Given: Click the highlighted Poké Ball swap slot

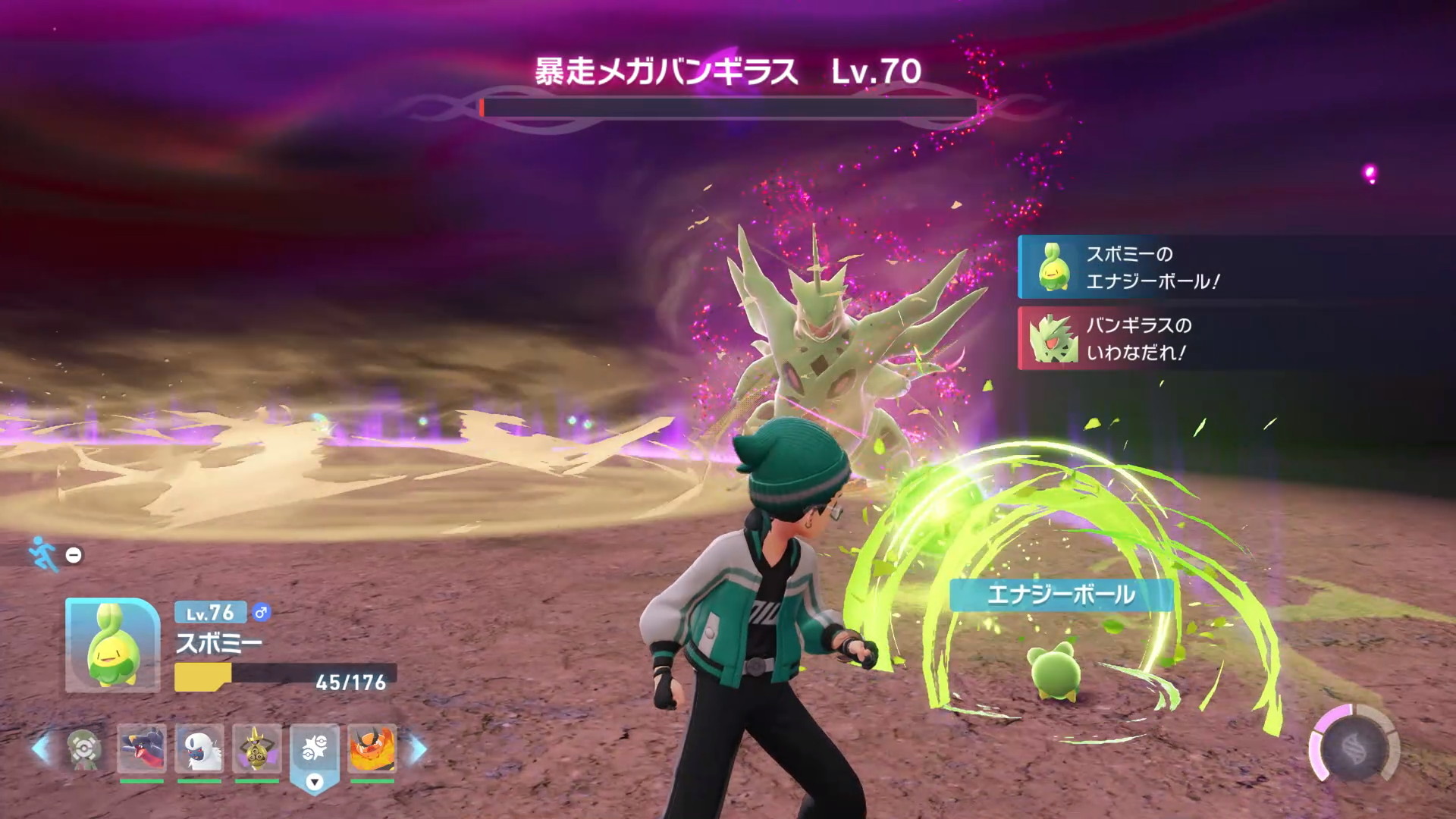Looking at the screenshot, I should 315,751.
